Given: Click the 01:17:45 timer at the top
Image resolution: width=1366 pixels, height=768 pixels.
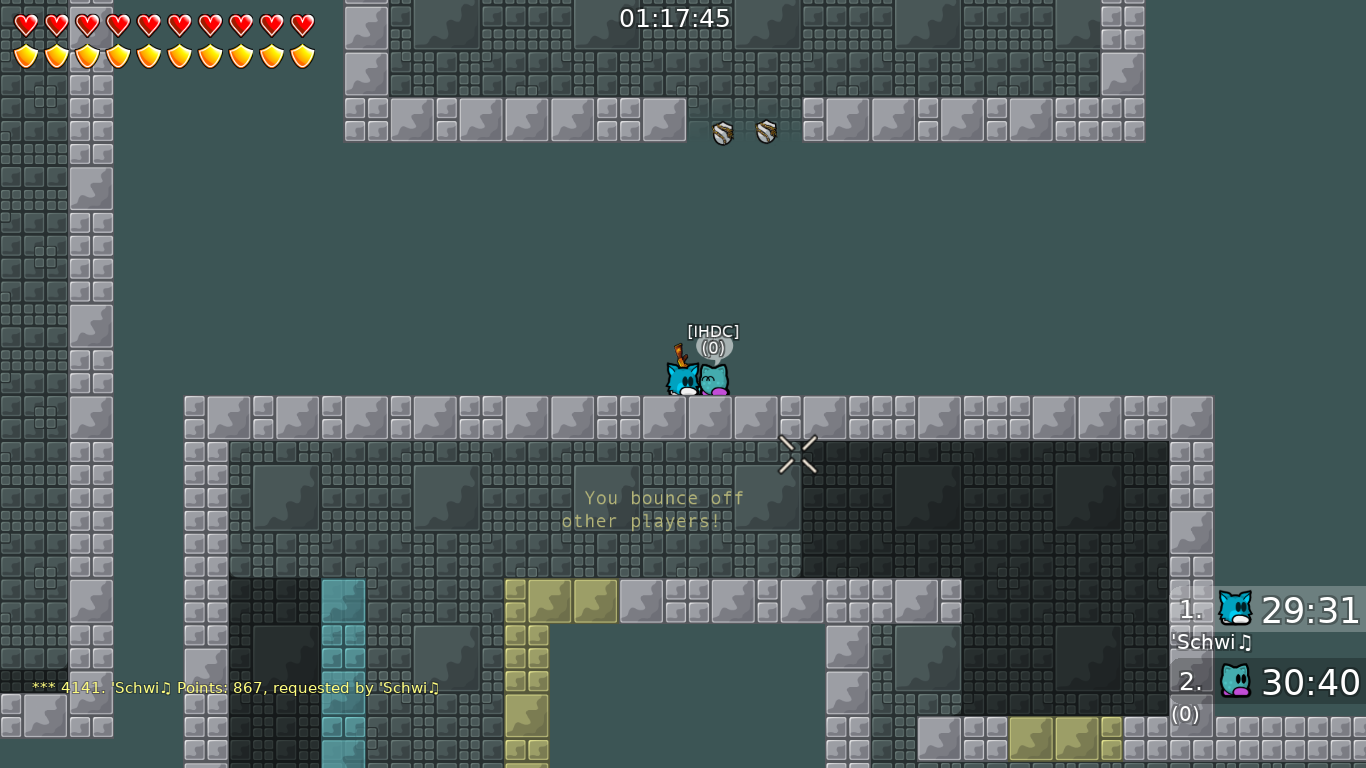Looking at the screenshot, I should [675, 18].
